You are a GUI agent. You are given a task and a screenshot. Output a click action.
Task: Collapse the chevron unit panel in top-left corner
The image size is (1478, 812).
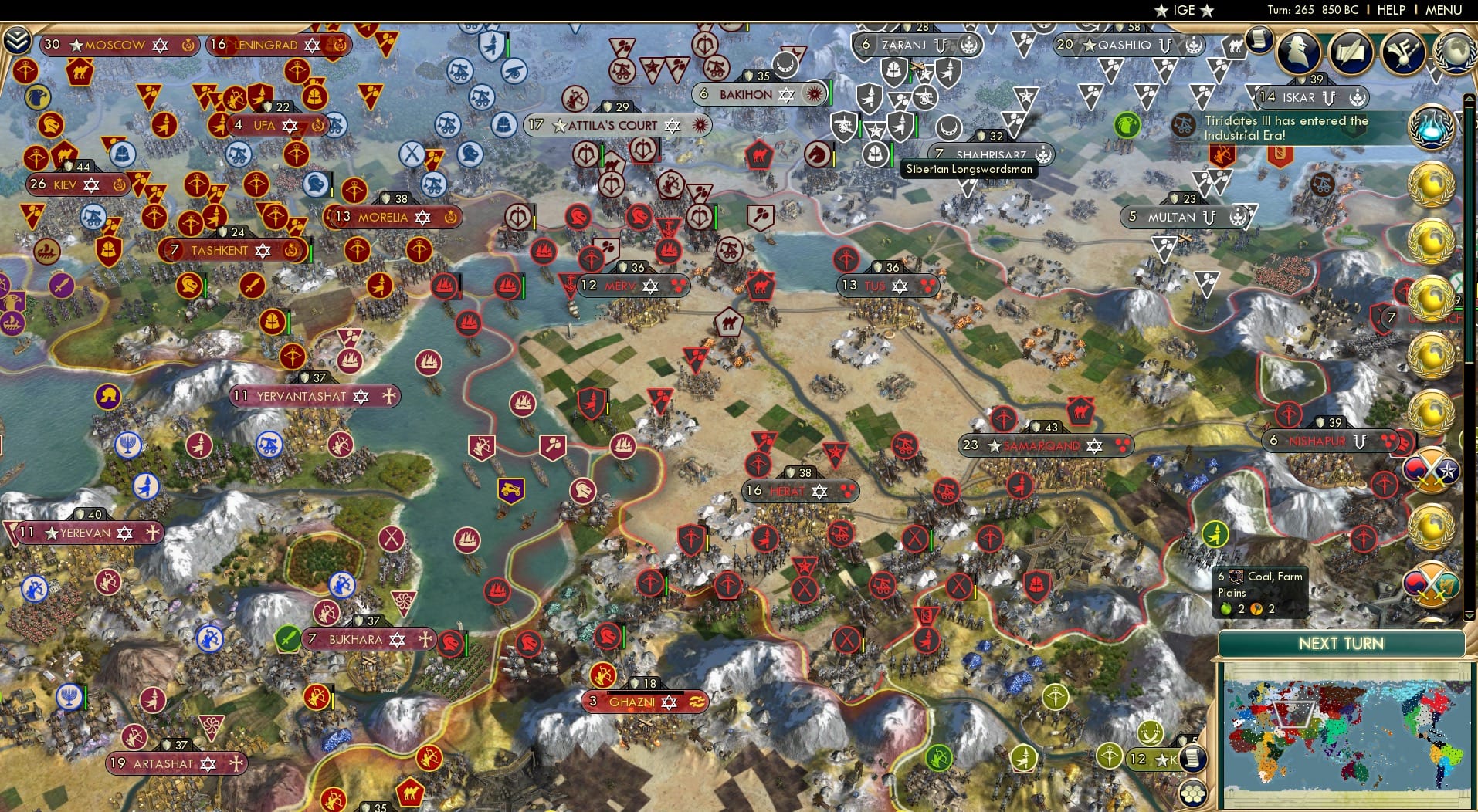(15, 39)
